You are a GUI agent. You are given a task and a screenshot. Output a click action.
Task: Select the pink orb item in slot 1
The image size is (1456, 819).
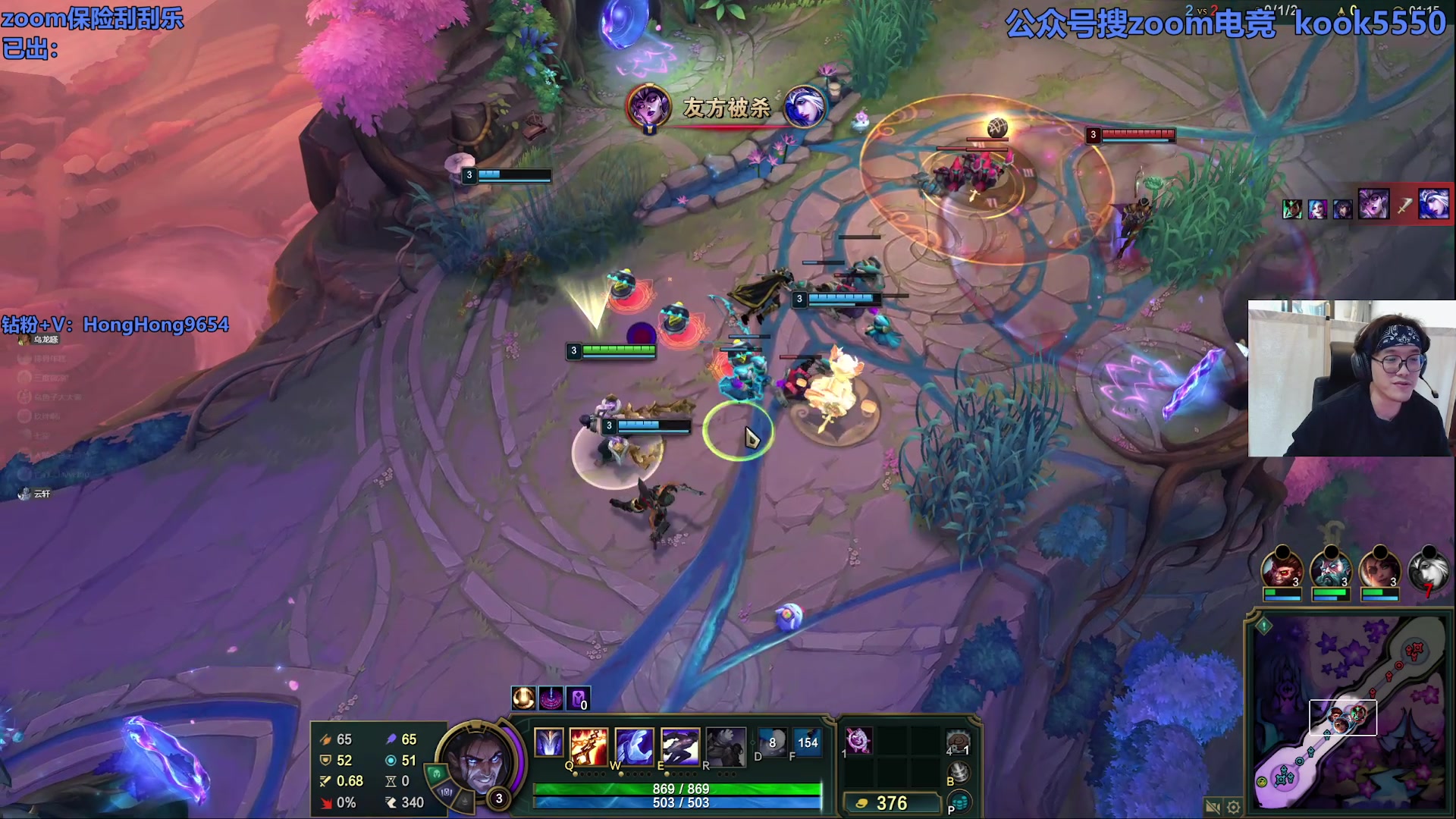click(x=858, y=740)
